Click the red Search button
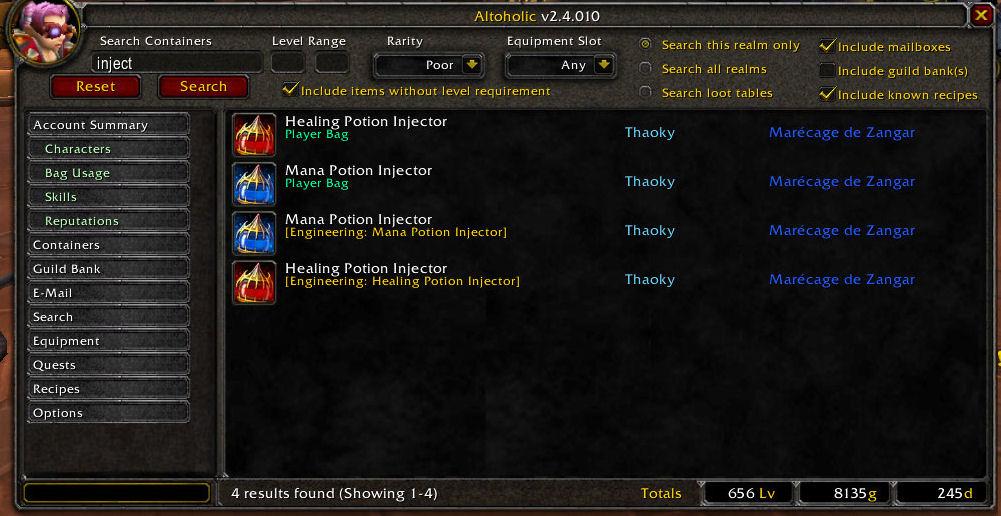 pos(203,87)
